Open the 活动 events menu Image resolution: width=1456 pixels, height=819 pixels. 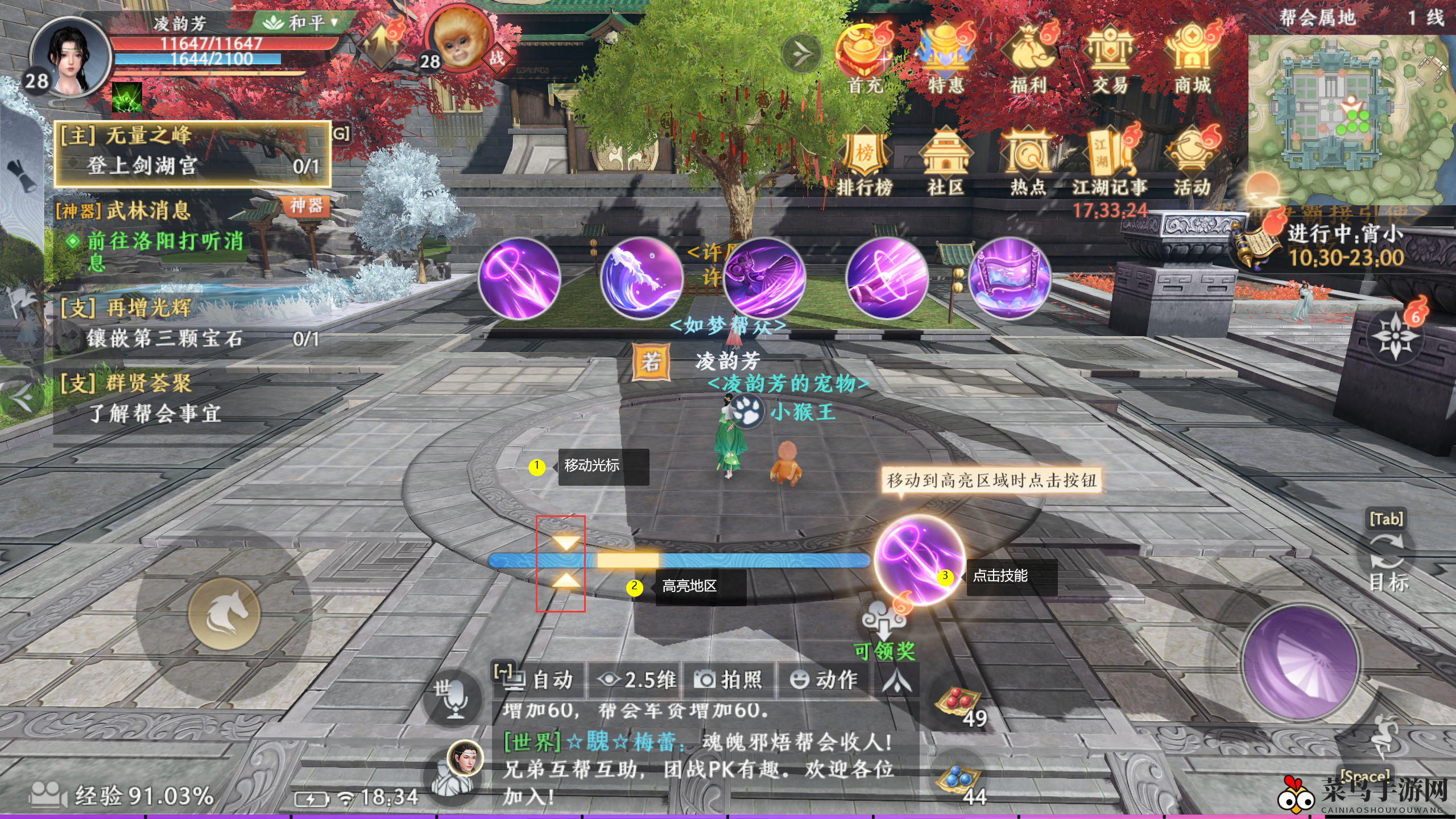(x=1192, y=159)
